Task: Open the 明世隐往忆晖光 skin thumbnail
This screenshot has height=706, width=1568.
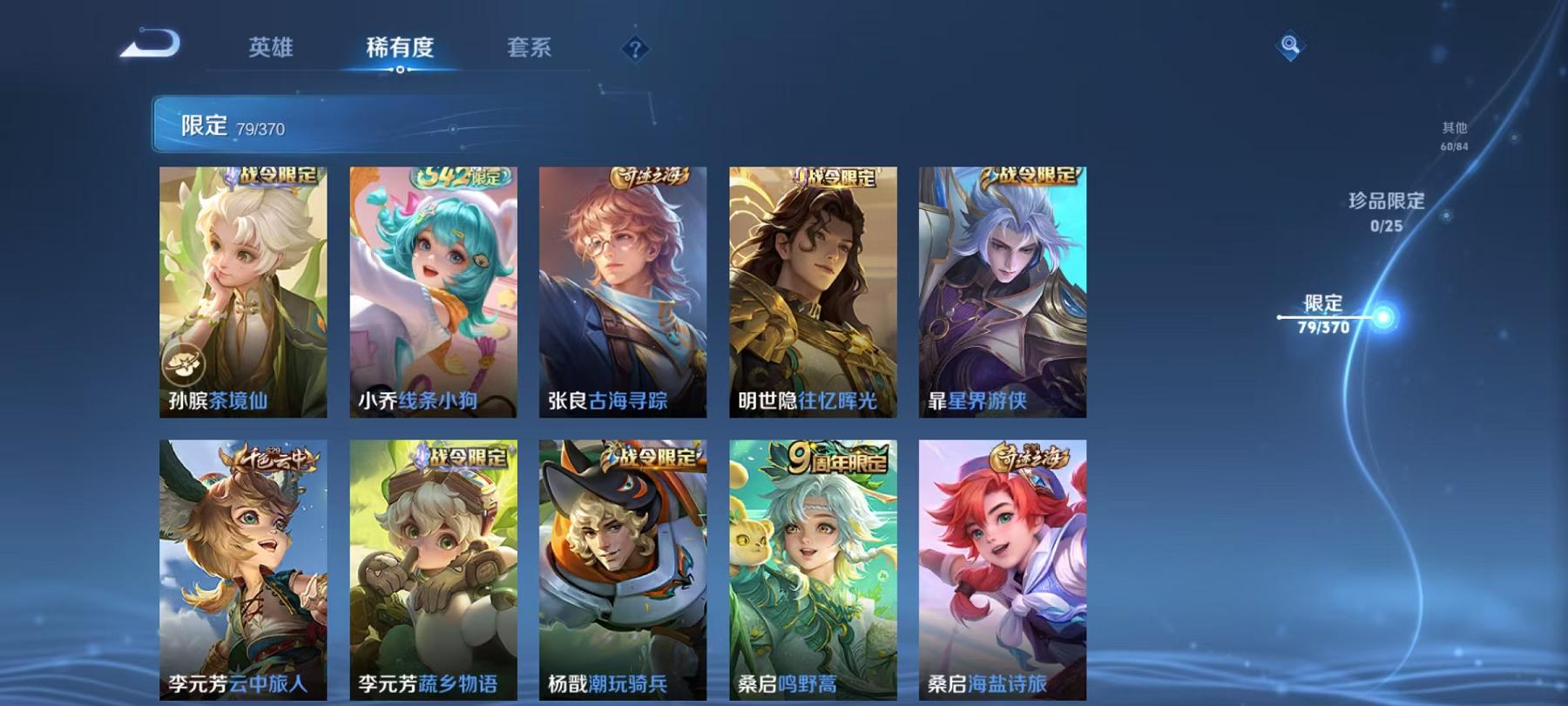Action: click(x=810, y=288)
